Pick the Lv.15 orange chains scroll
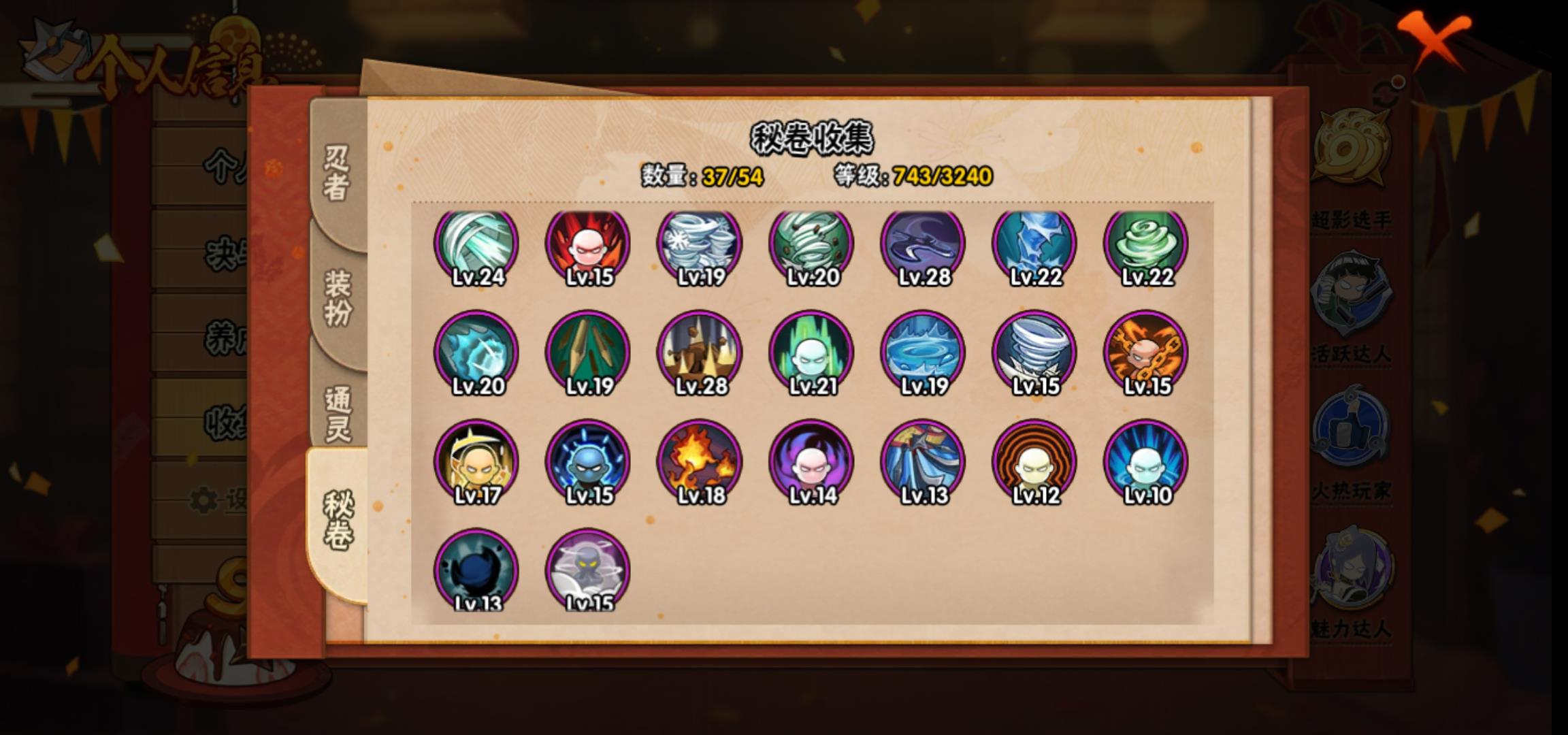 pos(1146,354)
